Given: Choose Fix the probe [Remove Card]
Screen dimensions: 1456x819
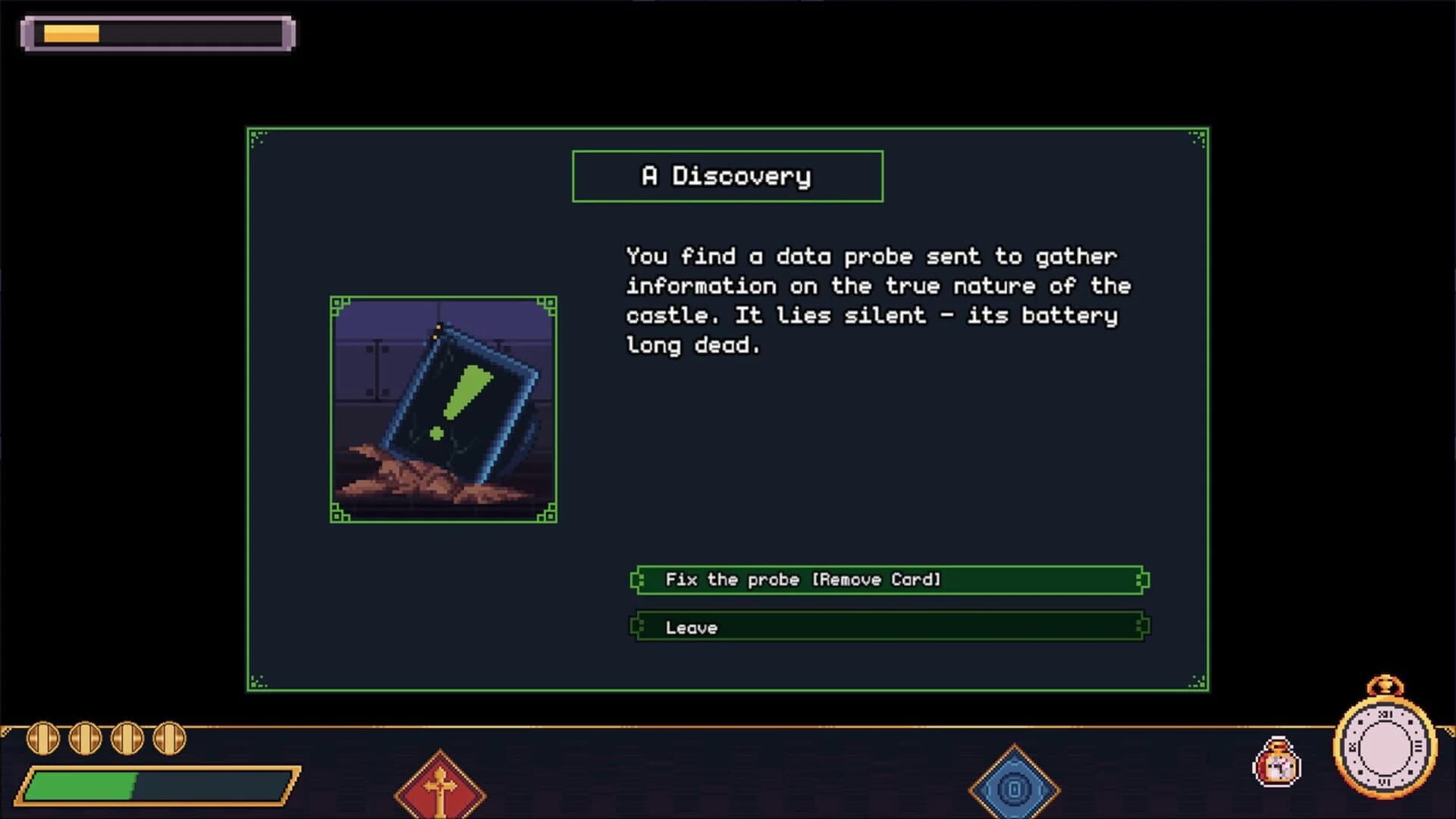Looking at the screenshot, I should 889,580.
